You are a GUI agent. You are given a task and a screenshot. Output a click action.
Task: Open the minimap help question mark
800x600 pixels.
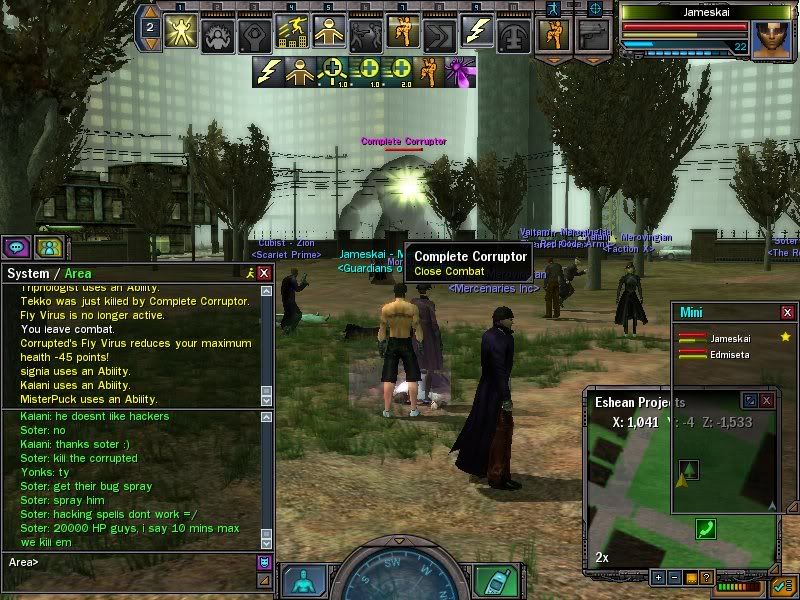pyautogui.click(x=706, y=577)
